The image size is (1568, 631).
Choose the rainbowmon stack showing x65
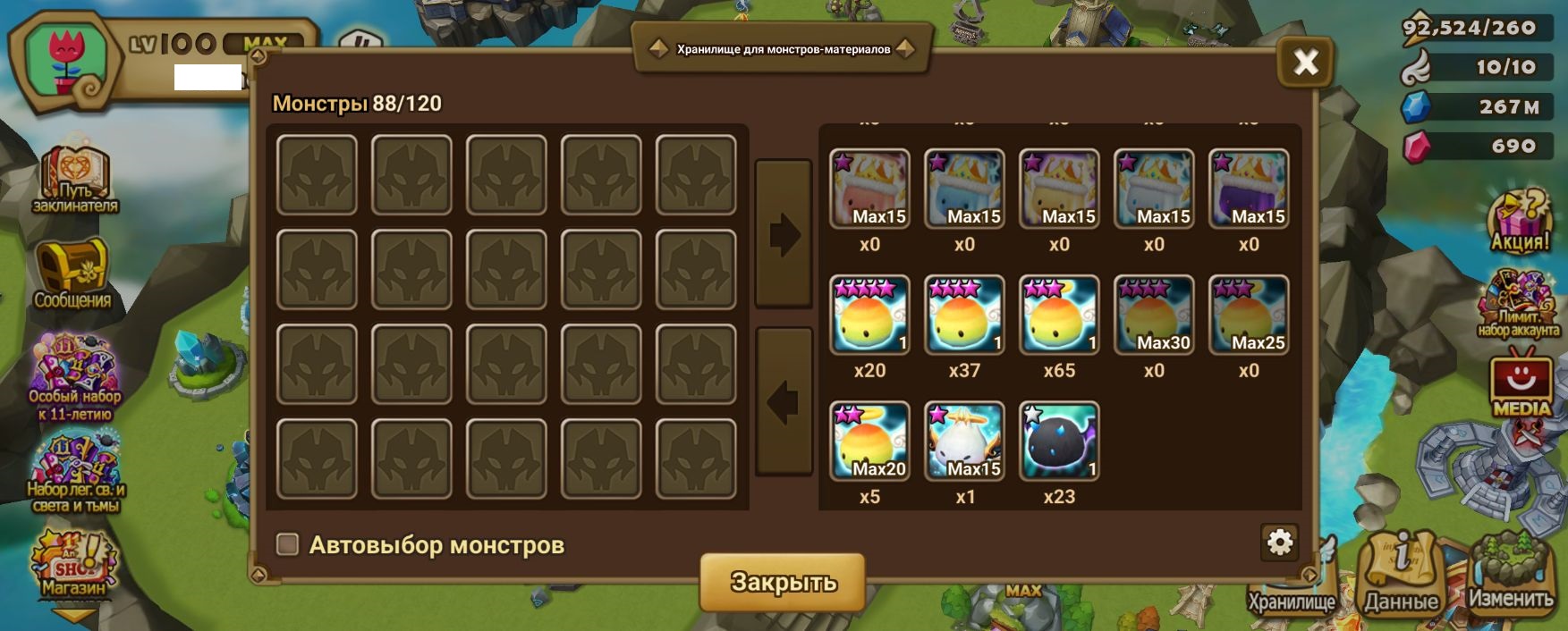[x=1059, y=315]
